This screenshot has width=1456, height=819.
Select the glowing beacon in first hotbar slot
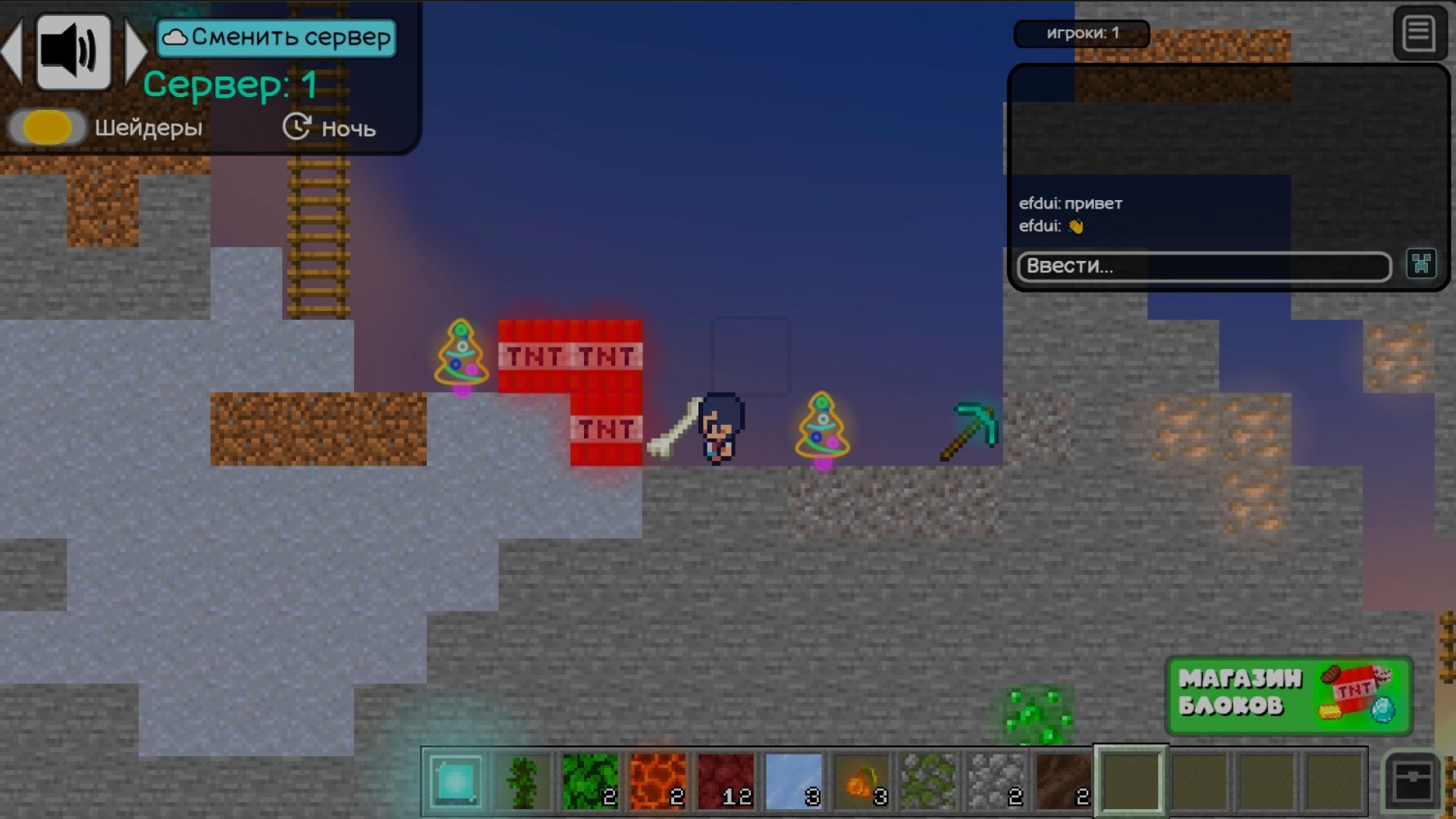(453, 781)
